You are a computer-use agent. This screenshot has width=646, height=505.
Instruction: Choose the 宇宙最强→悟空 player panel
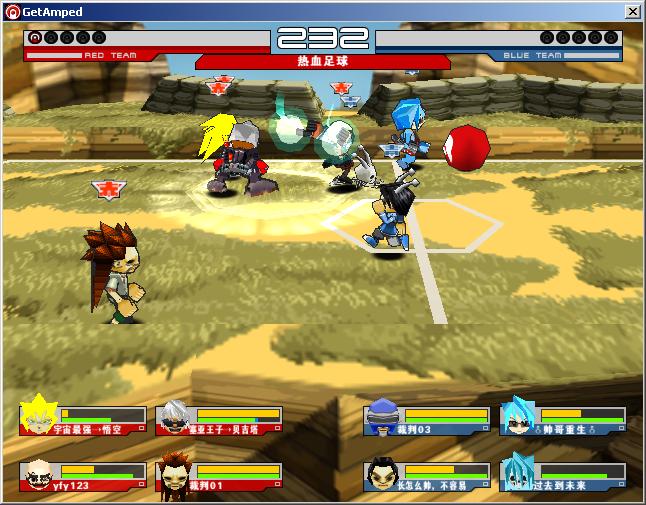[83, 419]
